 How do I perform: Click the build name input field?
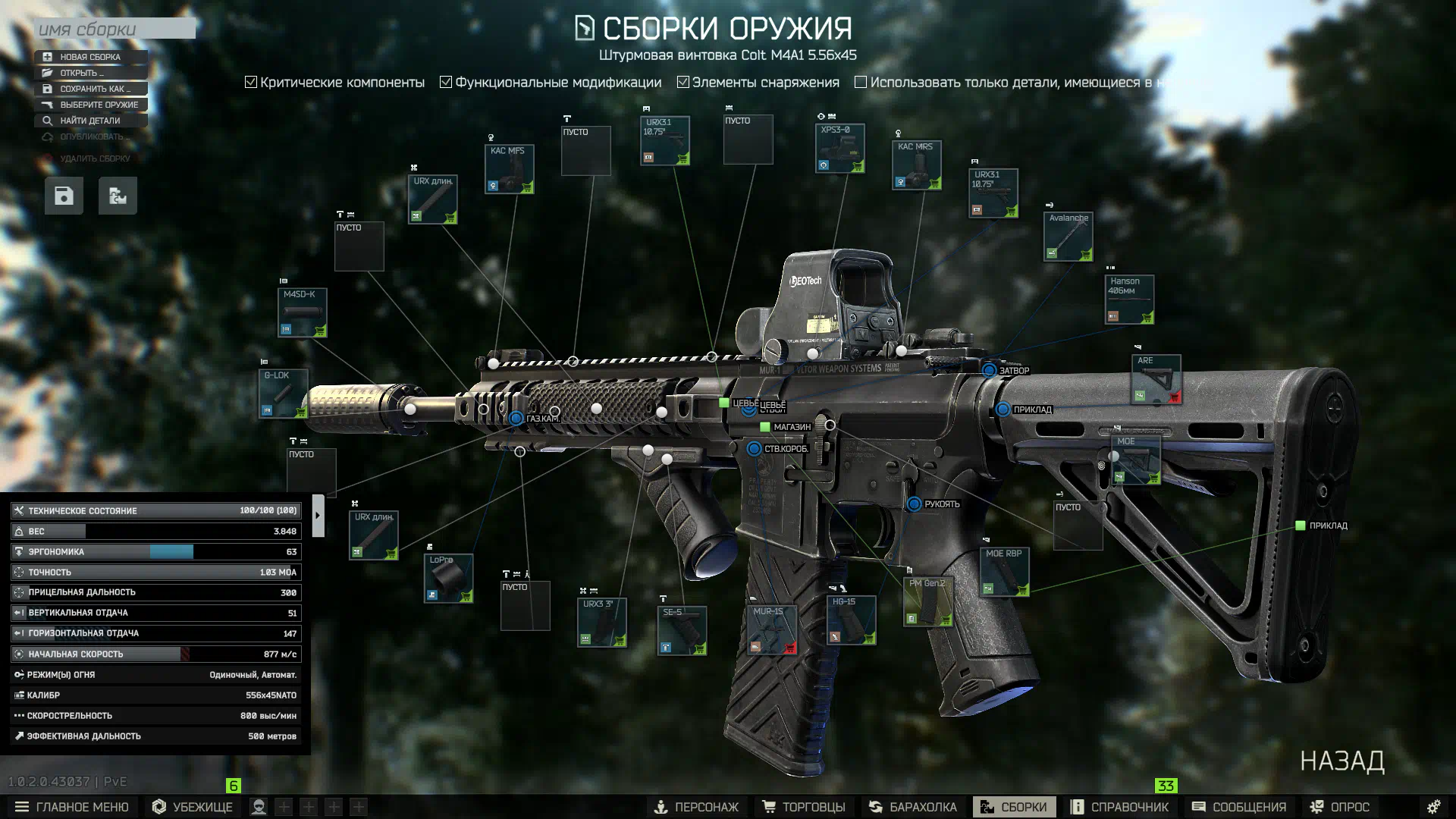[114, 29]
